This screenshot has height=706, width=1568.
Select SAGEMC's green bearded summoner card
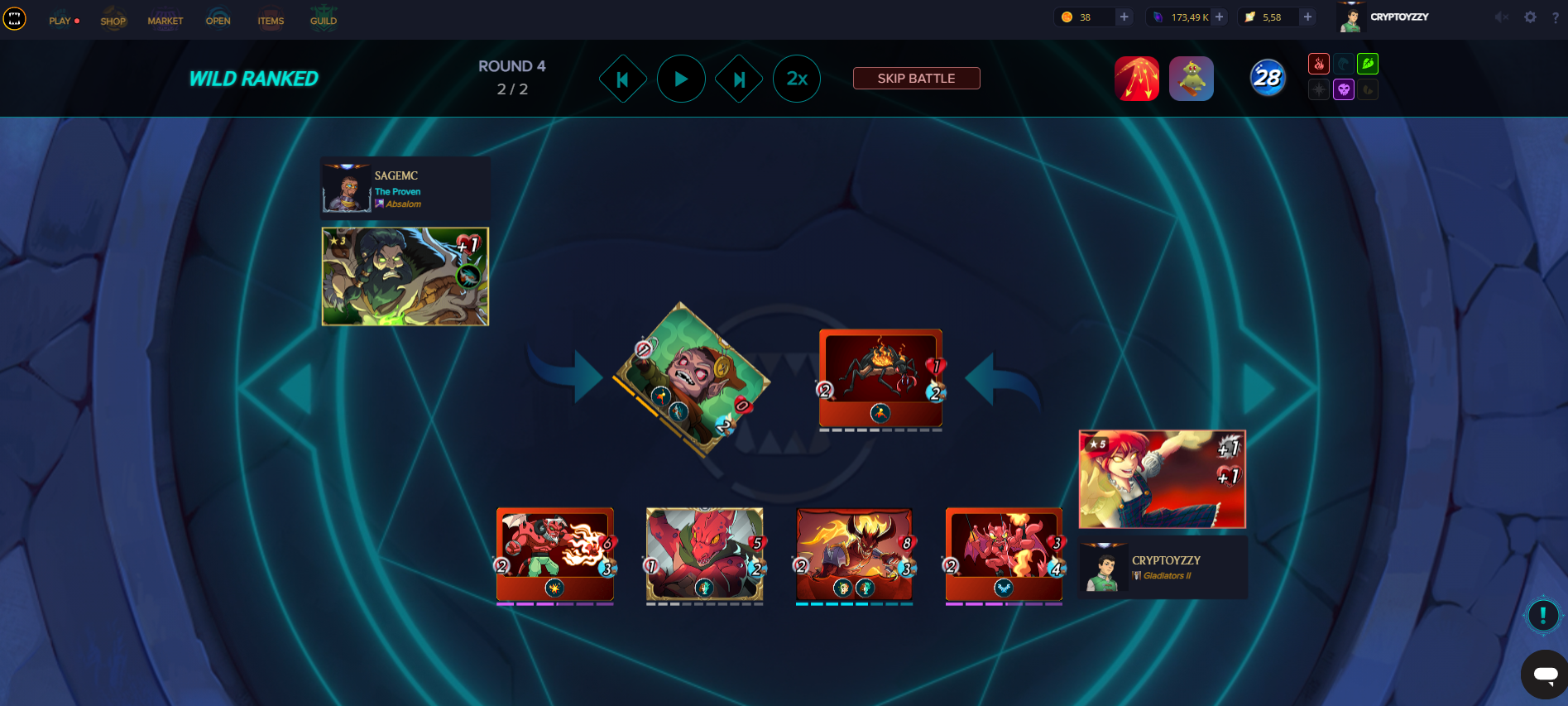(x=405, y=276)
